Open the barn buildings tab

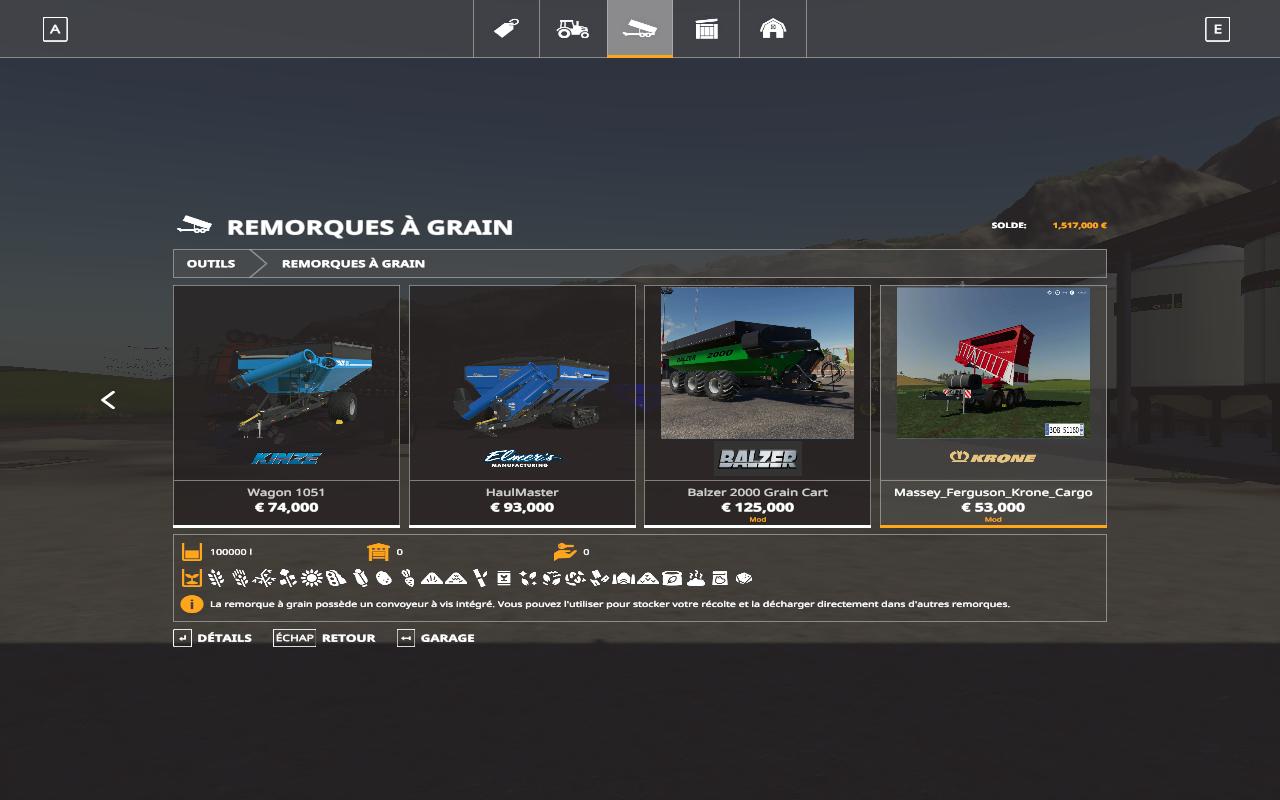click(x=773, y=29)
